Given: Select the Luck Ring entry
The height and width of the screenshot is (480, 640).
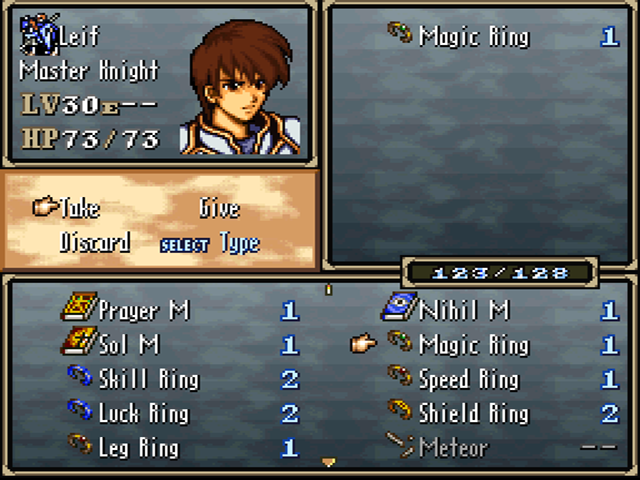Looking at the screenshot, I should coord(143,413).
